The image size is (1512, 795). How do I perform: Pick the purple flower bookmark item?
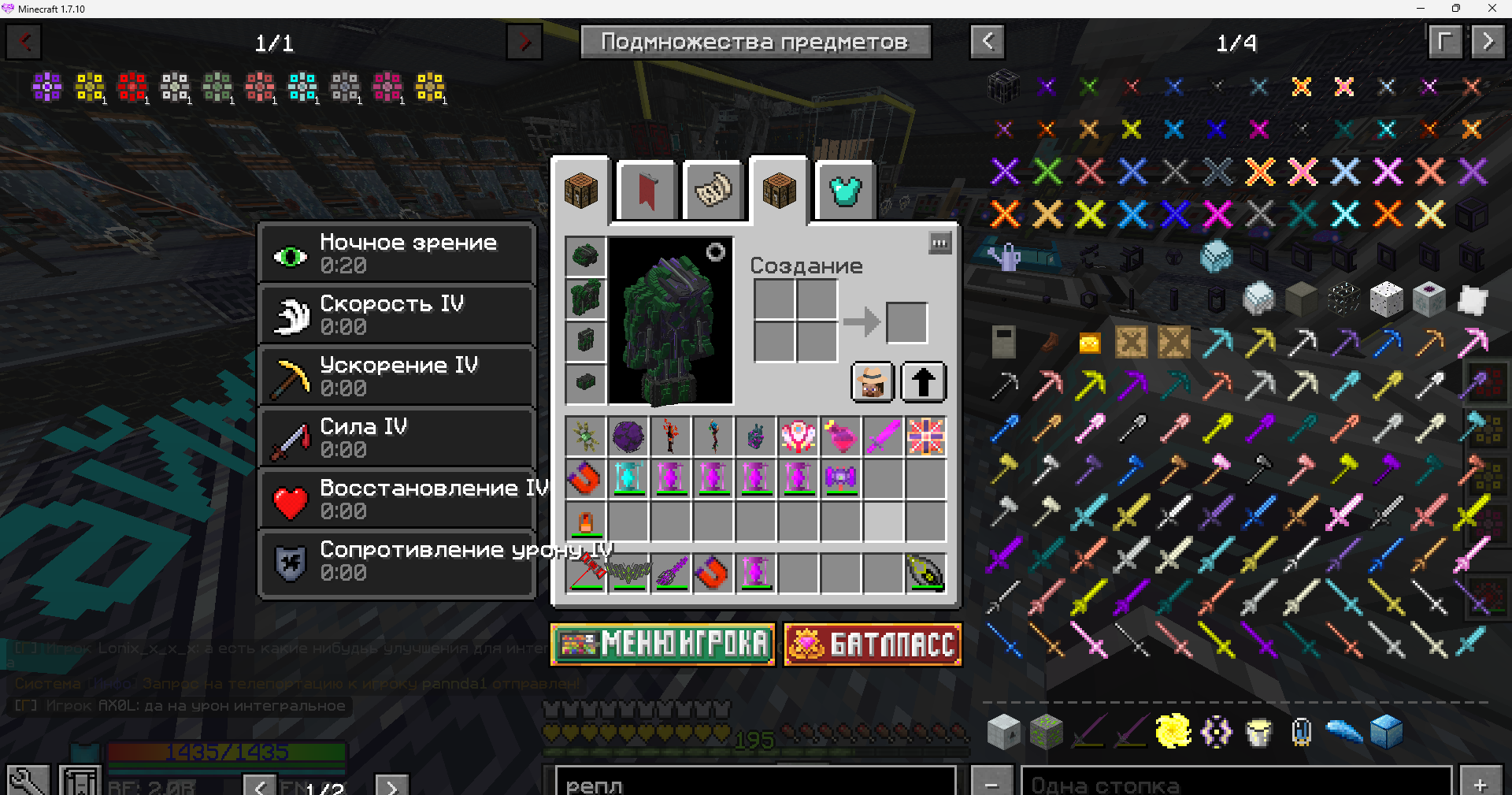47,87
